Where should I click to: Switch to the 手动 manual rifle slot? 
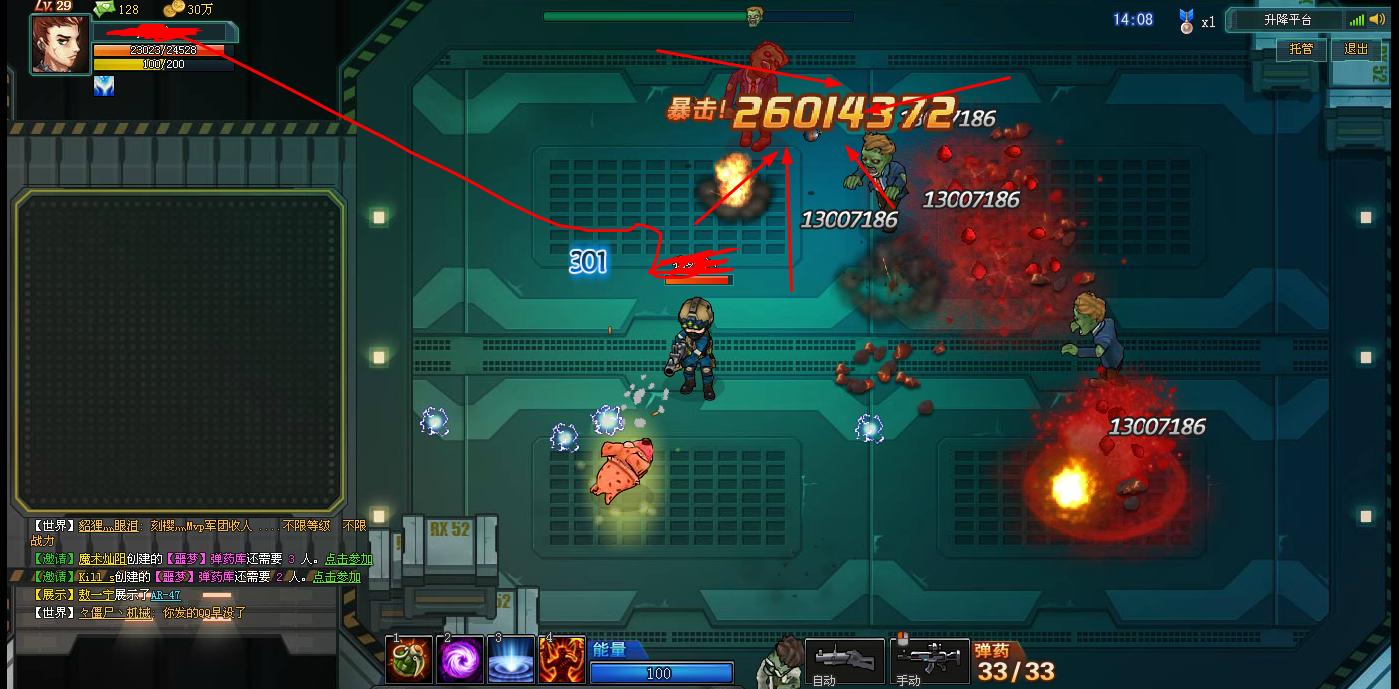(930, 660)
